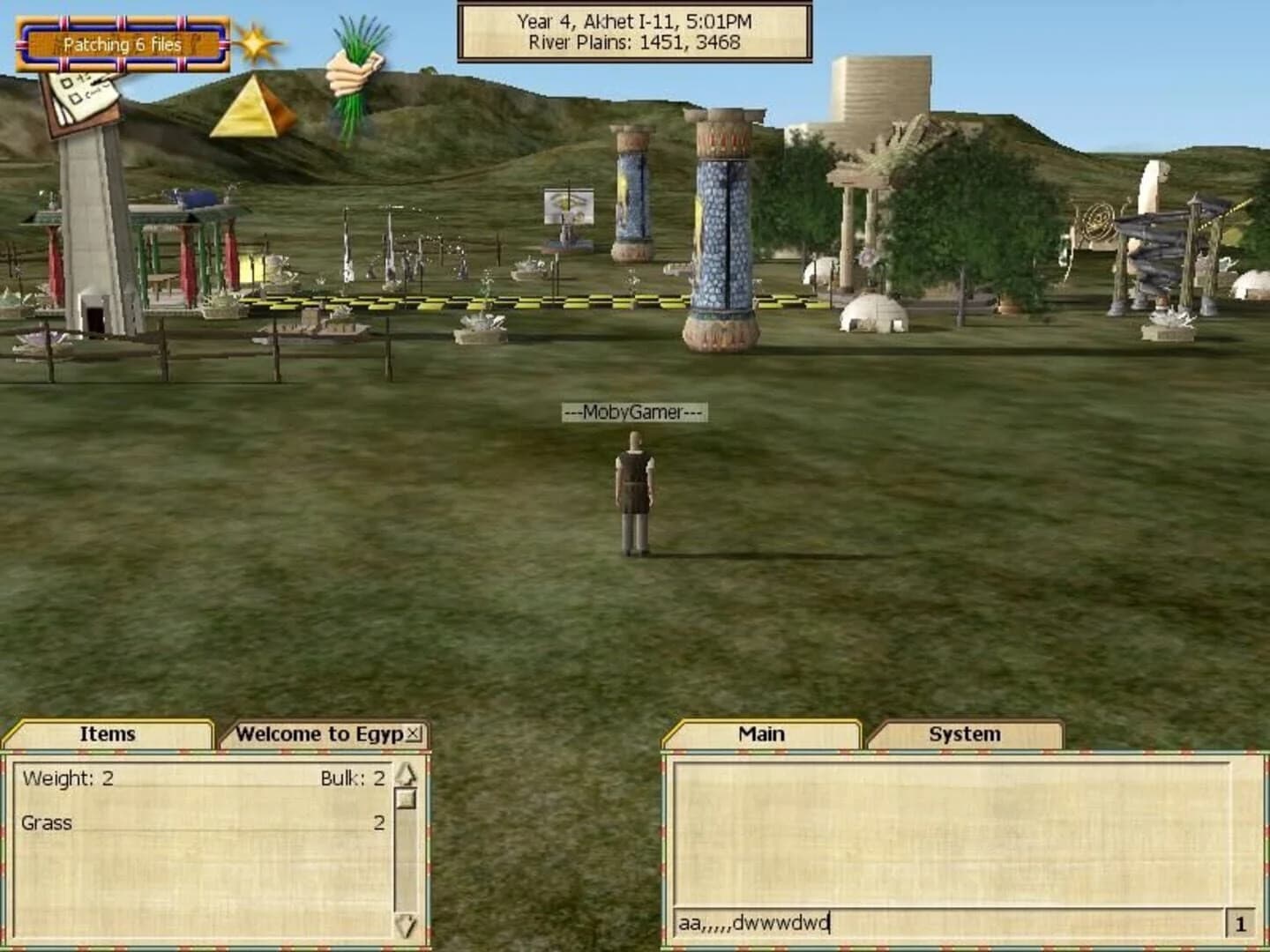This screenshot has width=1270, height=952.
Task: Click the "Patching 6 files" progress banner
Action: pos(121,42)
